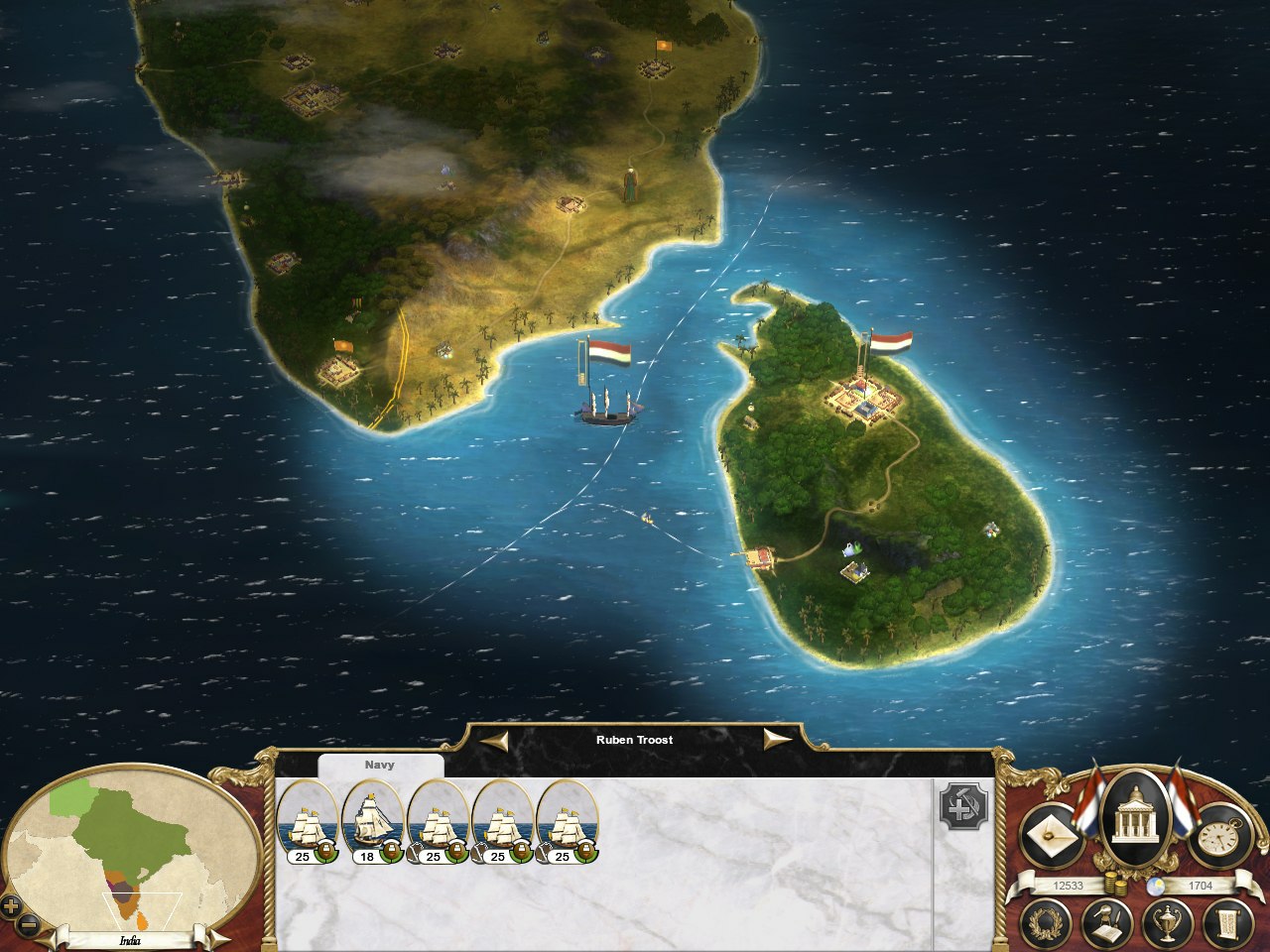Click the right arrow beside Ruben Troost
Image resolution: width=1270 pixels, height=952 pixels.
[x=777, y=739]
